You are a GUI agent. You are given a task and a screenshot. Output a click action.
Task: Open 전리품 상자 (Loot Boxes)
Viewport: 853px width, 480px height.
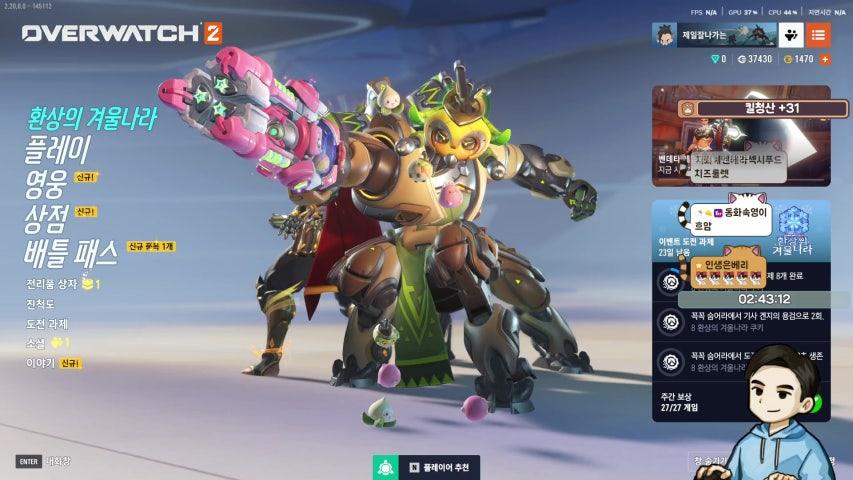(55, 284)
